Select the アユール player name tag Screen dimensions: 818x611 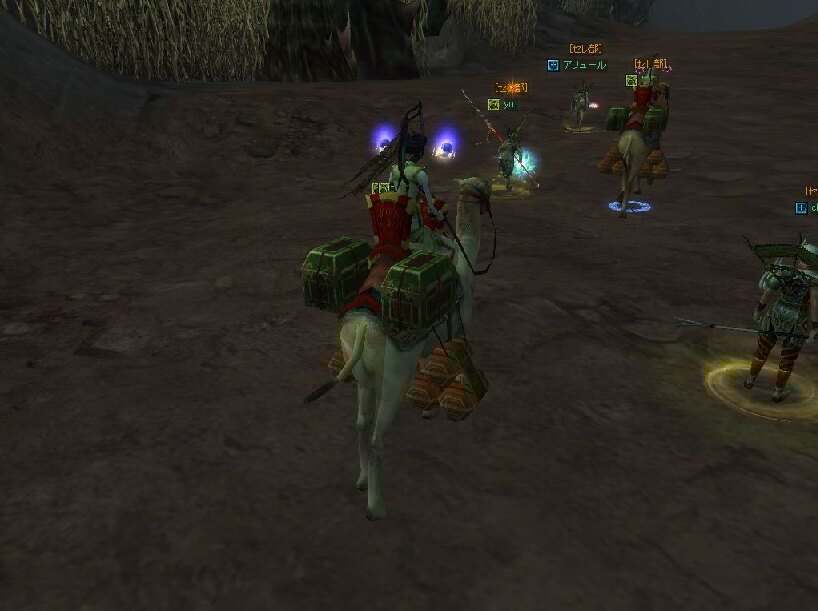(584, 65)
